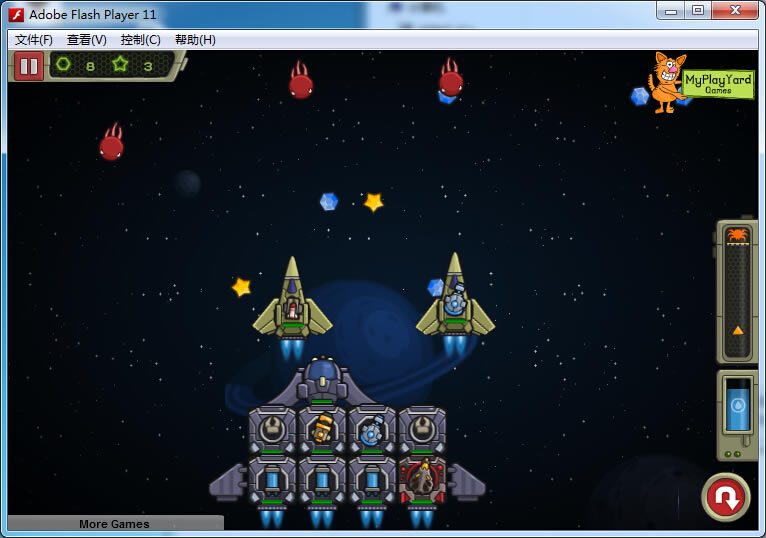Pause the game with the red pause button
This screenshot has height=538, width=766.
coord(28,67)
